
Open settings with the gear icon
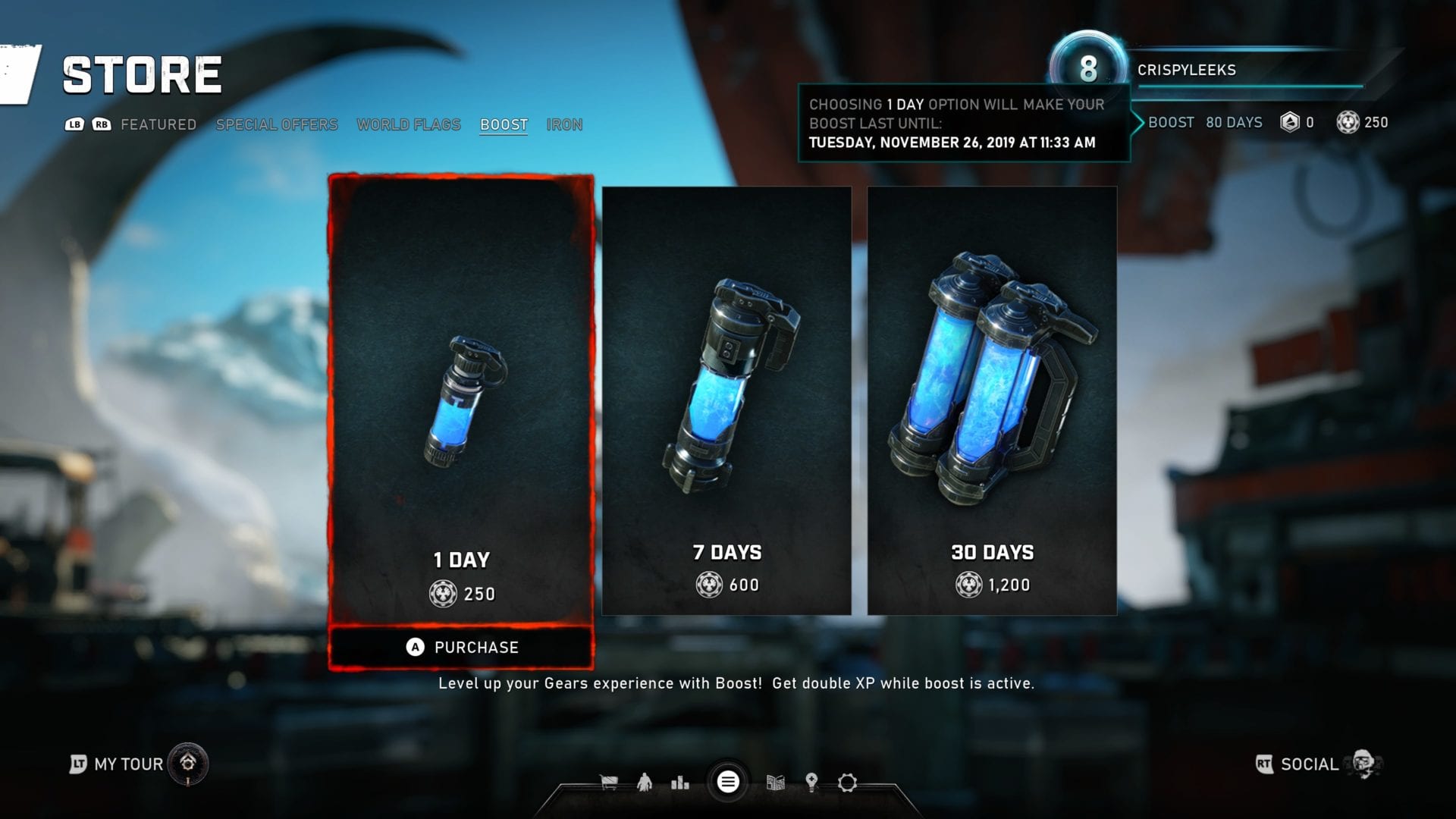[847, 783]
